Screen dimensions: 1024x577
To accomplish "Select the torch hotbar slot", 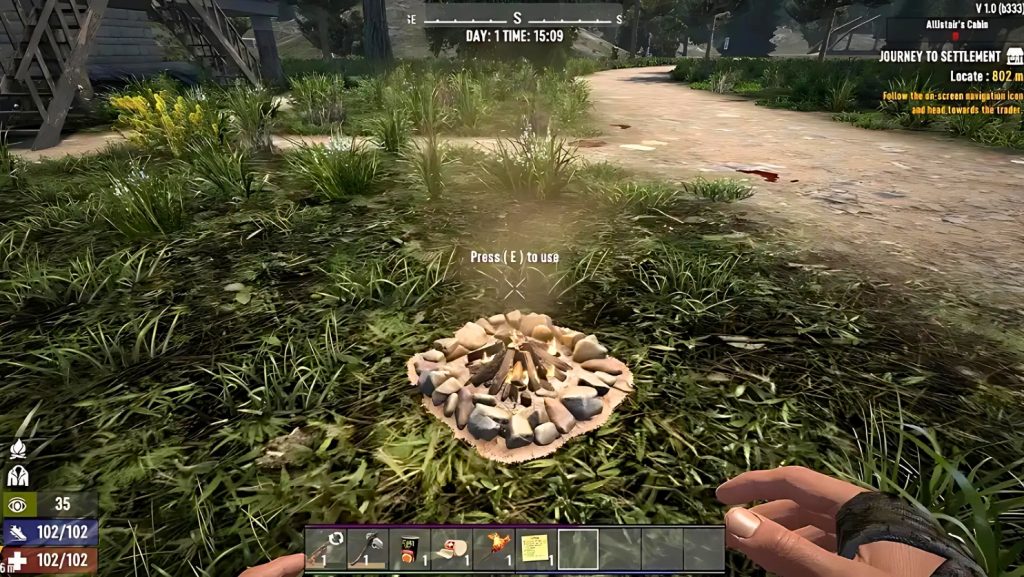I will pyautogui.click(x=494, y=549).
